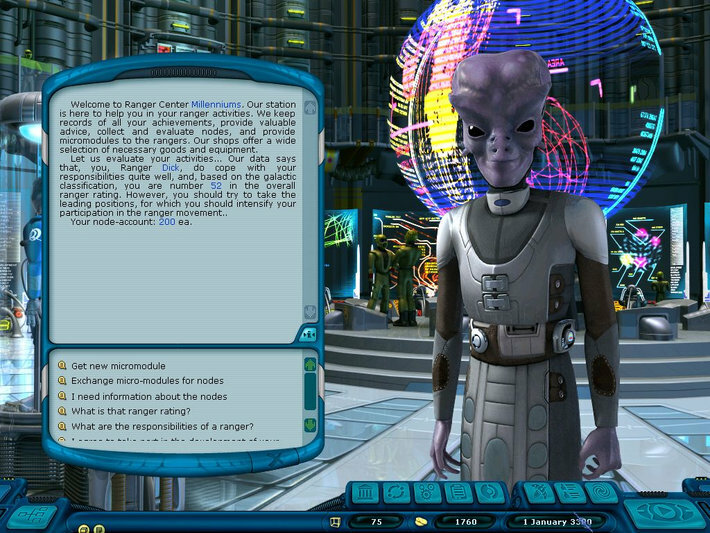Click the reply list's green up arrow

(x=310, y=365)
